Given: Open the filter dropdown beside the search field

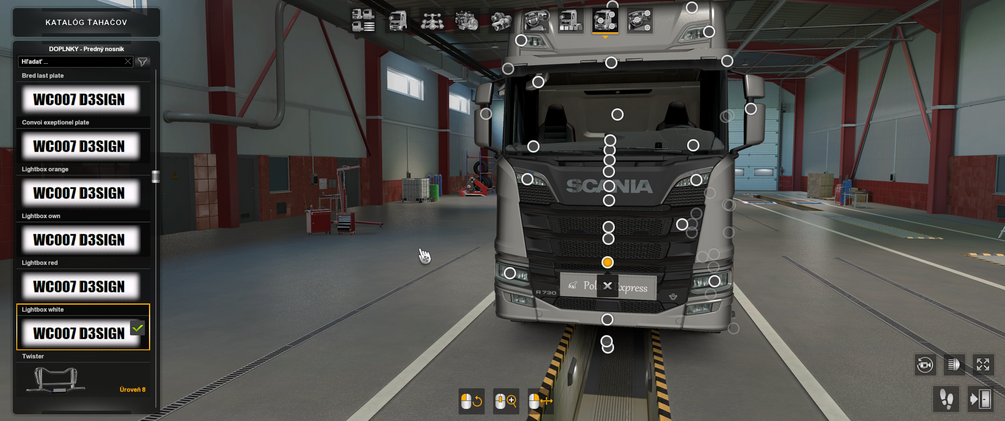Looking at the screenshot, I should click(143, 62).
